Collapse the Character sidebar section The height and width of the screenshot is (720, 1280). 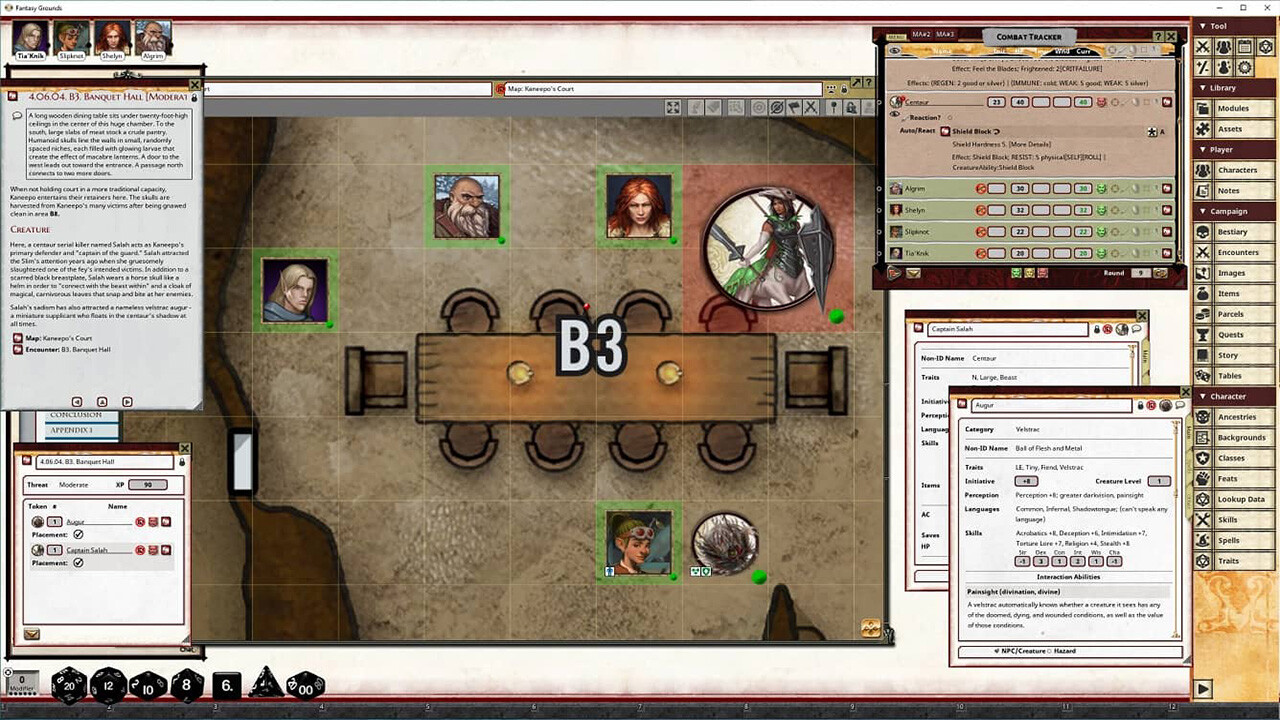tap(1202, 396)
